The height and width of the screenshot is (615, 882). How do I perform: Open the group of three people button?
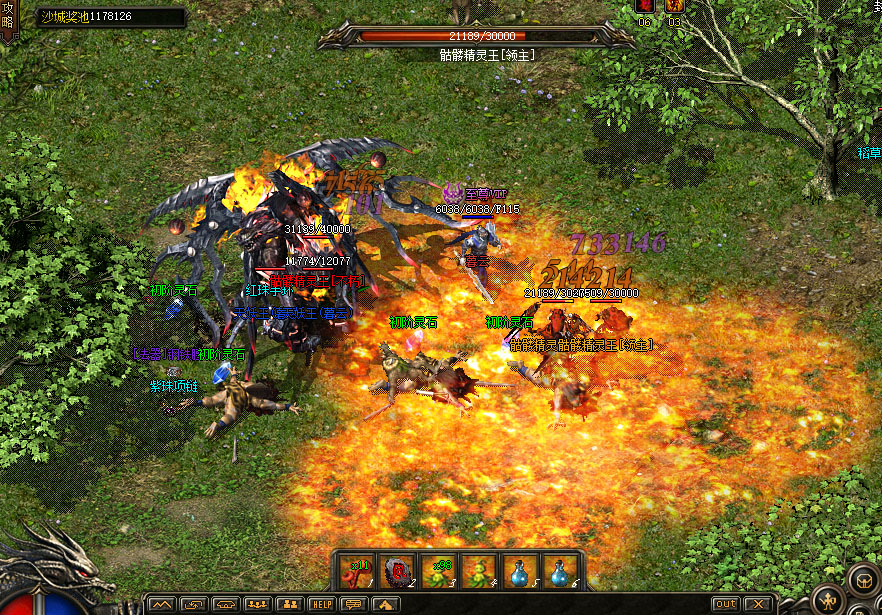257,604
